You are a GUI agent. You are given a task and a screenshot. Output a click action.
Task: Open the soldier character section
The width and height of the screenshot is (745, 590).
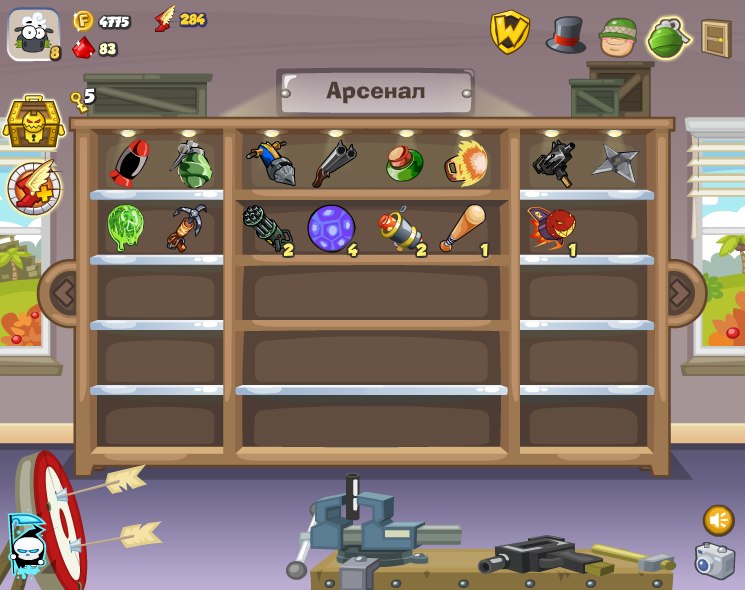click(618, 37)
